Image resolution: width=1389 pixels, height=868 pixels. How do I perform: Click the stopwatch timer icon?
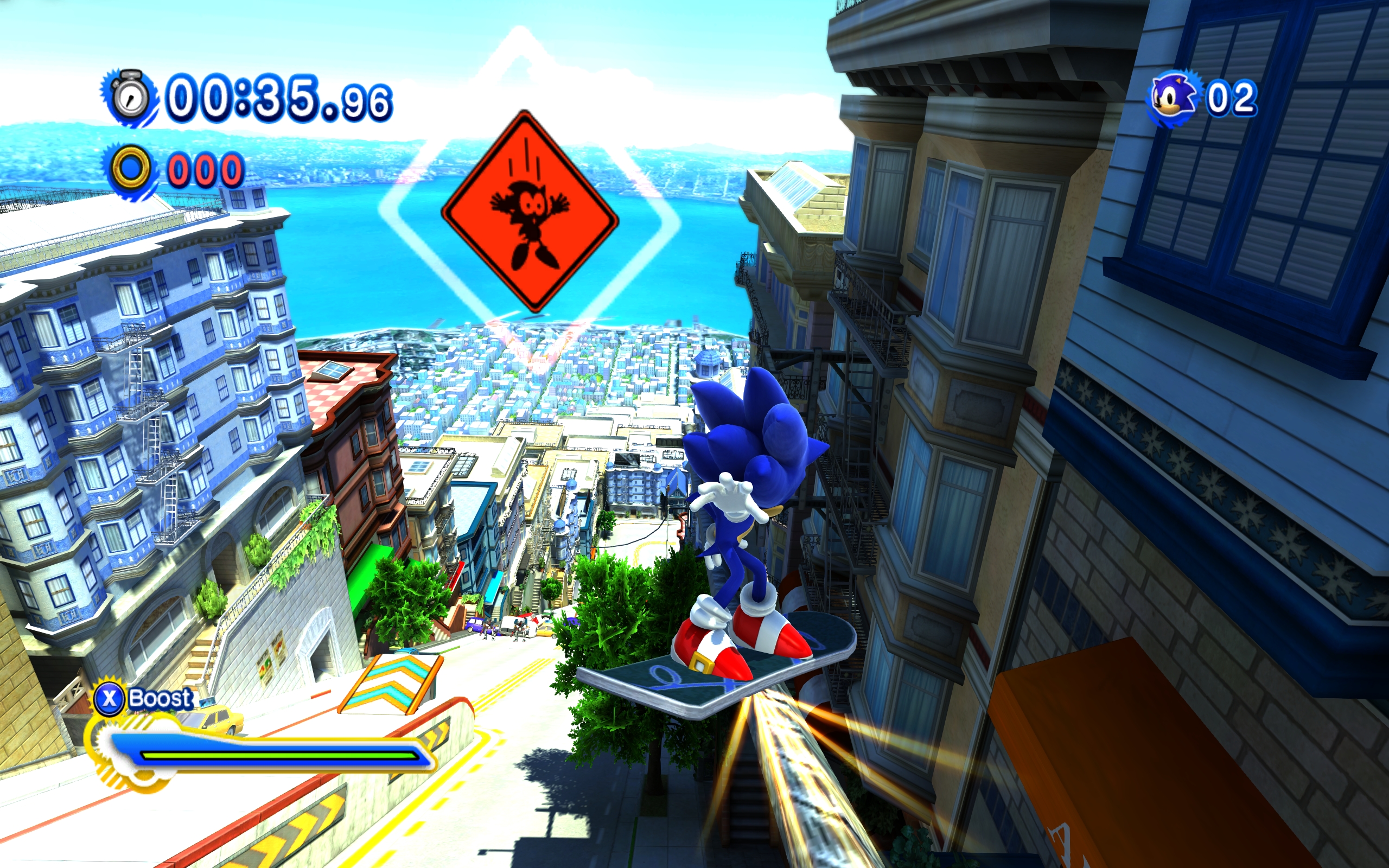click(x=131, y=97)
